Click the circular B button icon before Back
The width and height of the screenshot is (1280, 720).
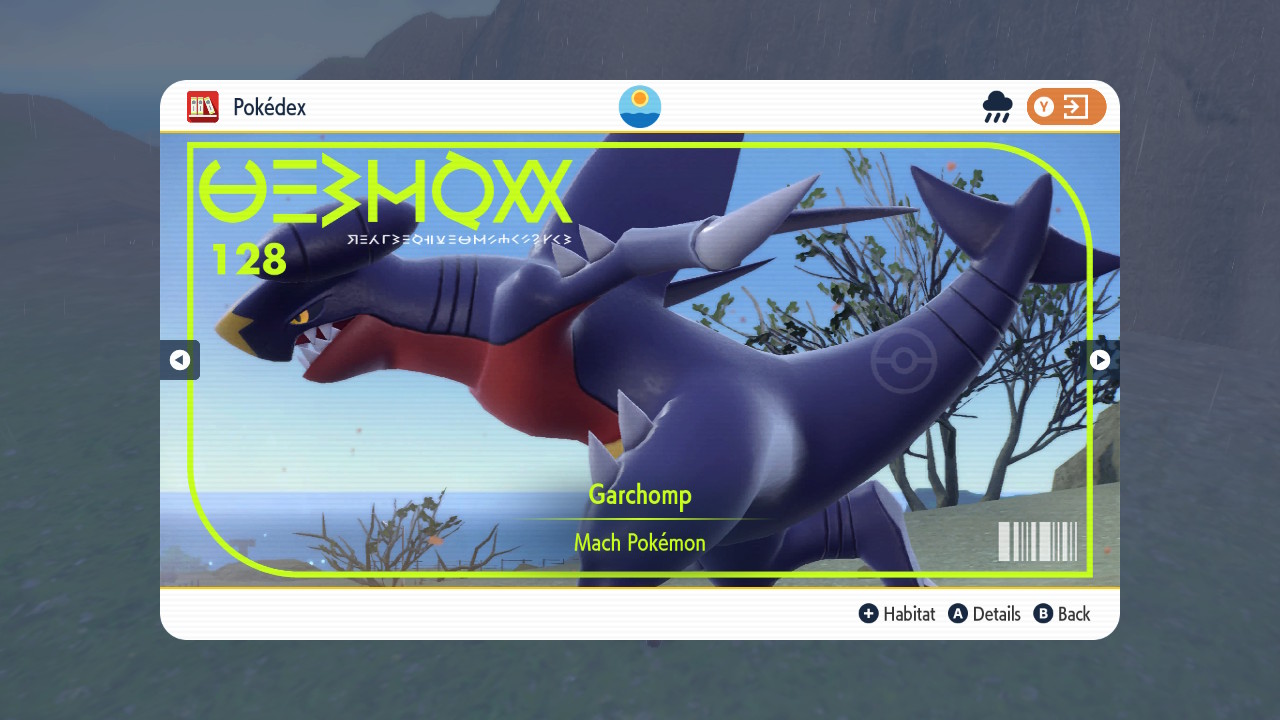1041,613
